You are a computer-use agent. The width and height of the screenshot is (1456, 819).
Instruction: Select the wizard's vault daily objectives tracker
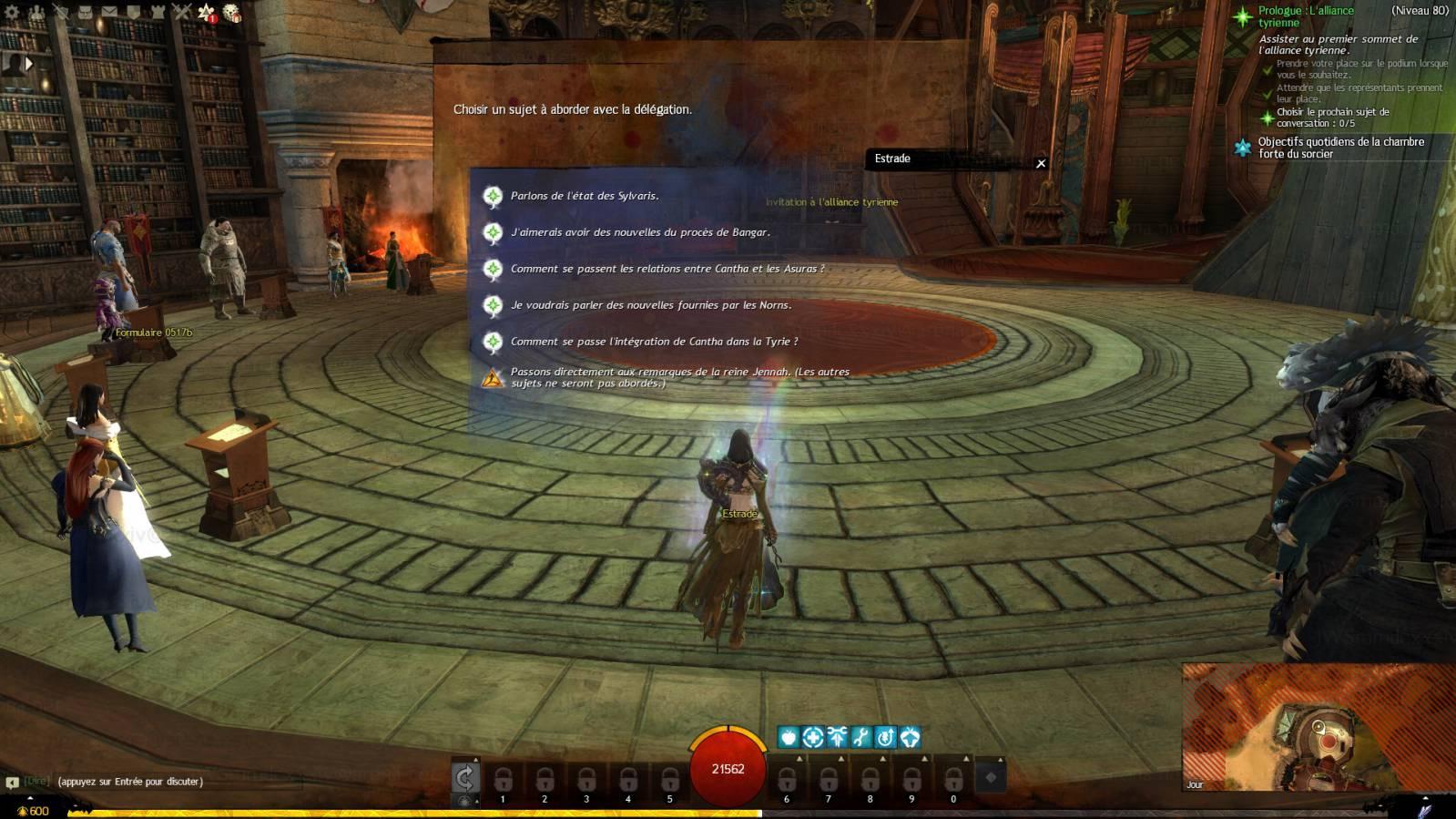pyautogui.click(x=1339, y=148)
